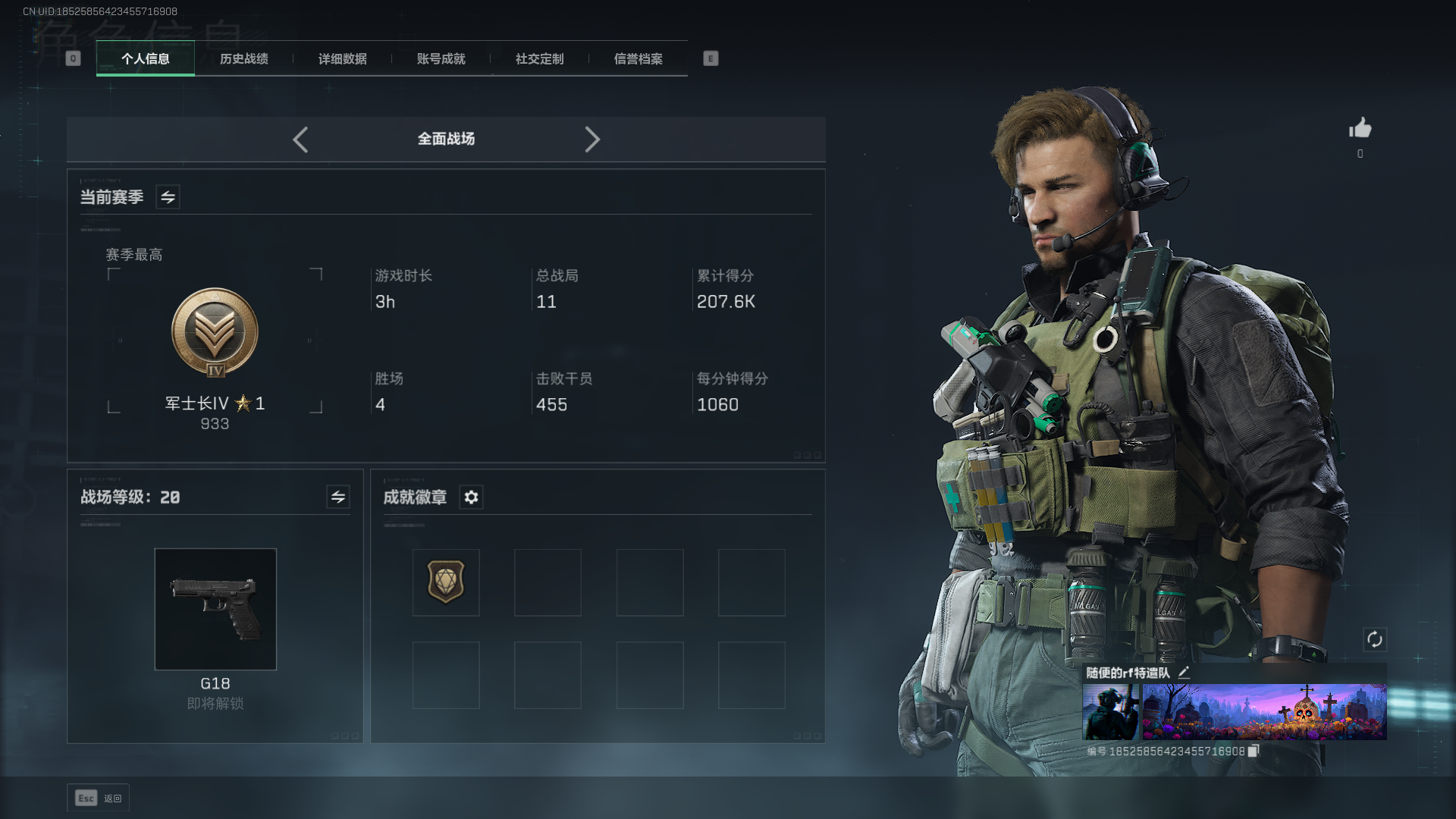The image size is (1456, 819).
Task: Click the 返回 back button
Action: 99,798
